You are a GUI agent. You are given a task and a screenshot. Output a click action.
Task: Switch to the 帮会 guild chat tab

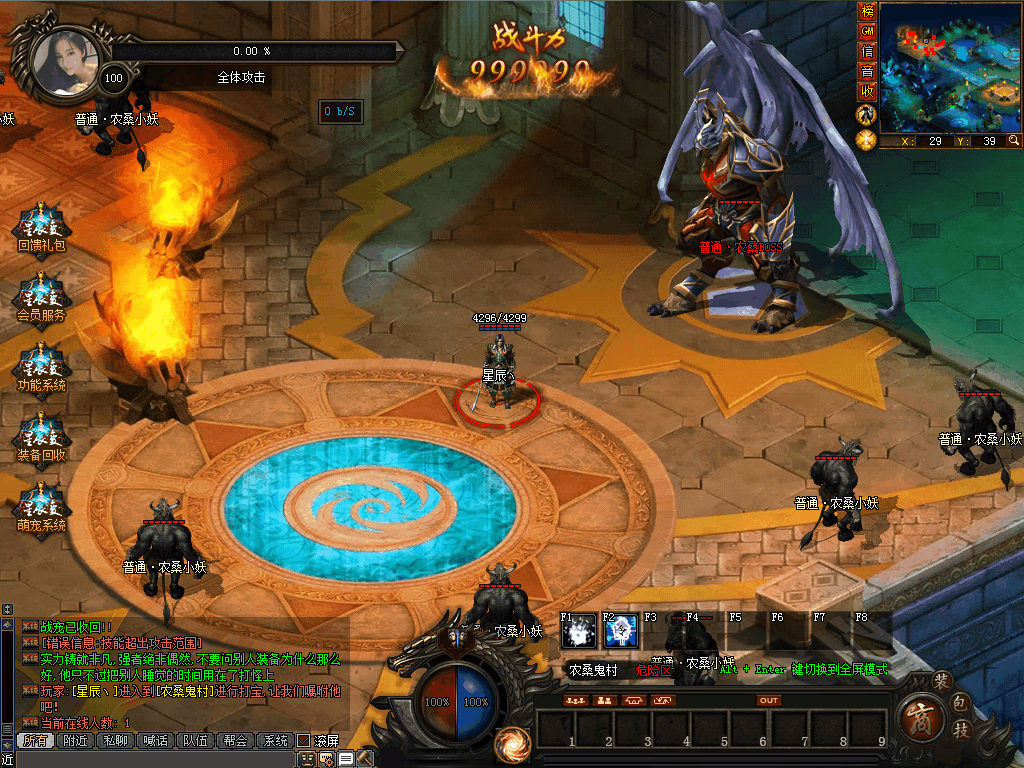pyautogui.click(x=235, y=741)
